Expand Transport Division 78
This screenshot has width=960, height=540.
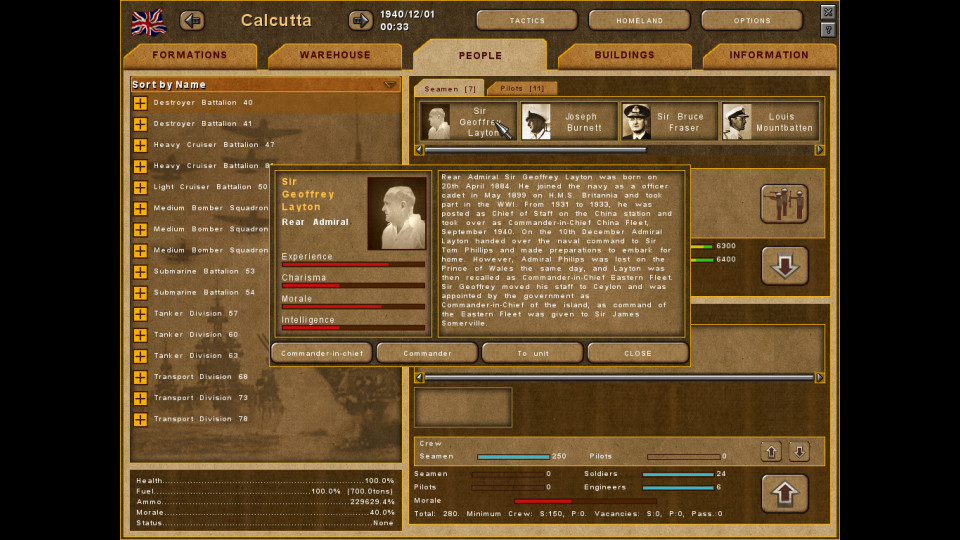point(140,419)
